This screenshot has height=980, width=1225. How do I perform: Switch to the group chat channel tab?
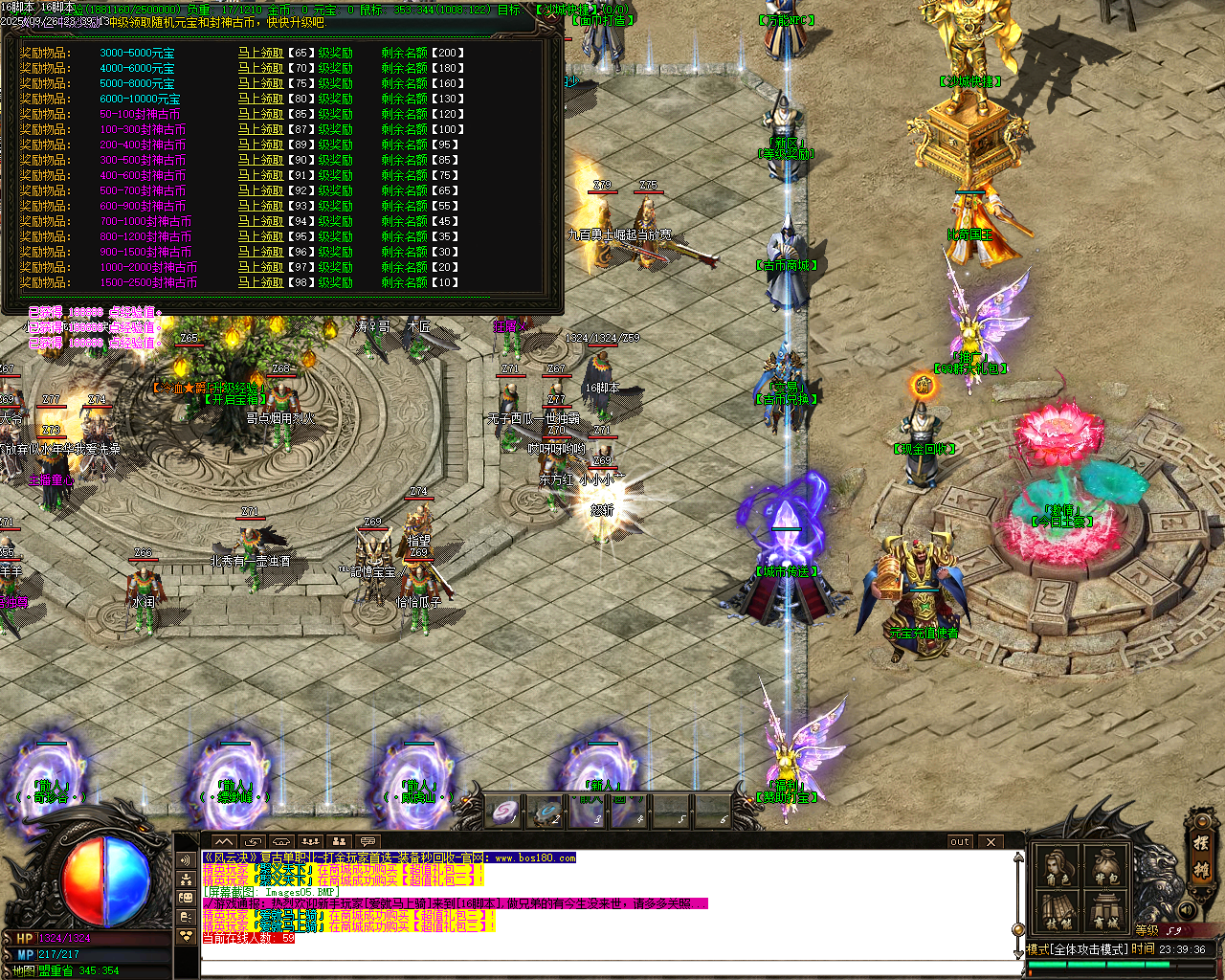click(x=187, y=879)
